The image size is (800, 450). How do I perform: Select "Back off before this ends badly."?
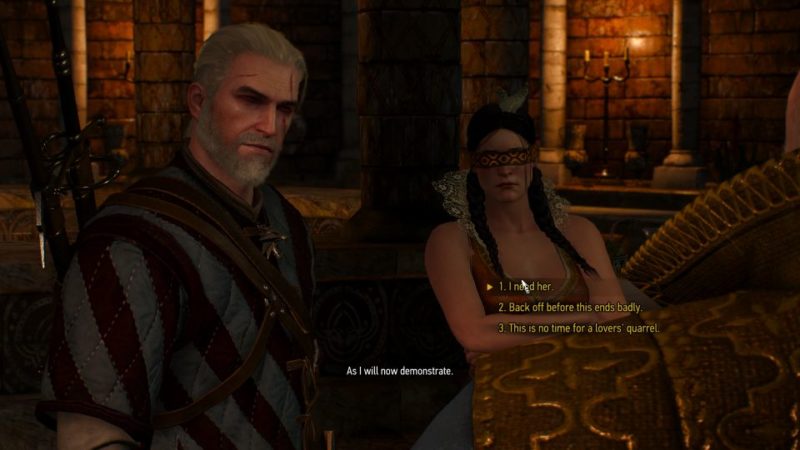pyautogui.click(x=565, y=308)
